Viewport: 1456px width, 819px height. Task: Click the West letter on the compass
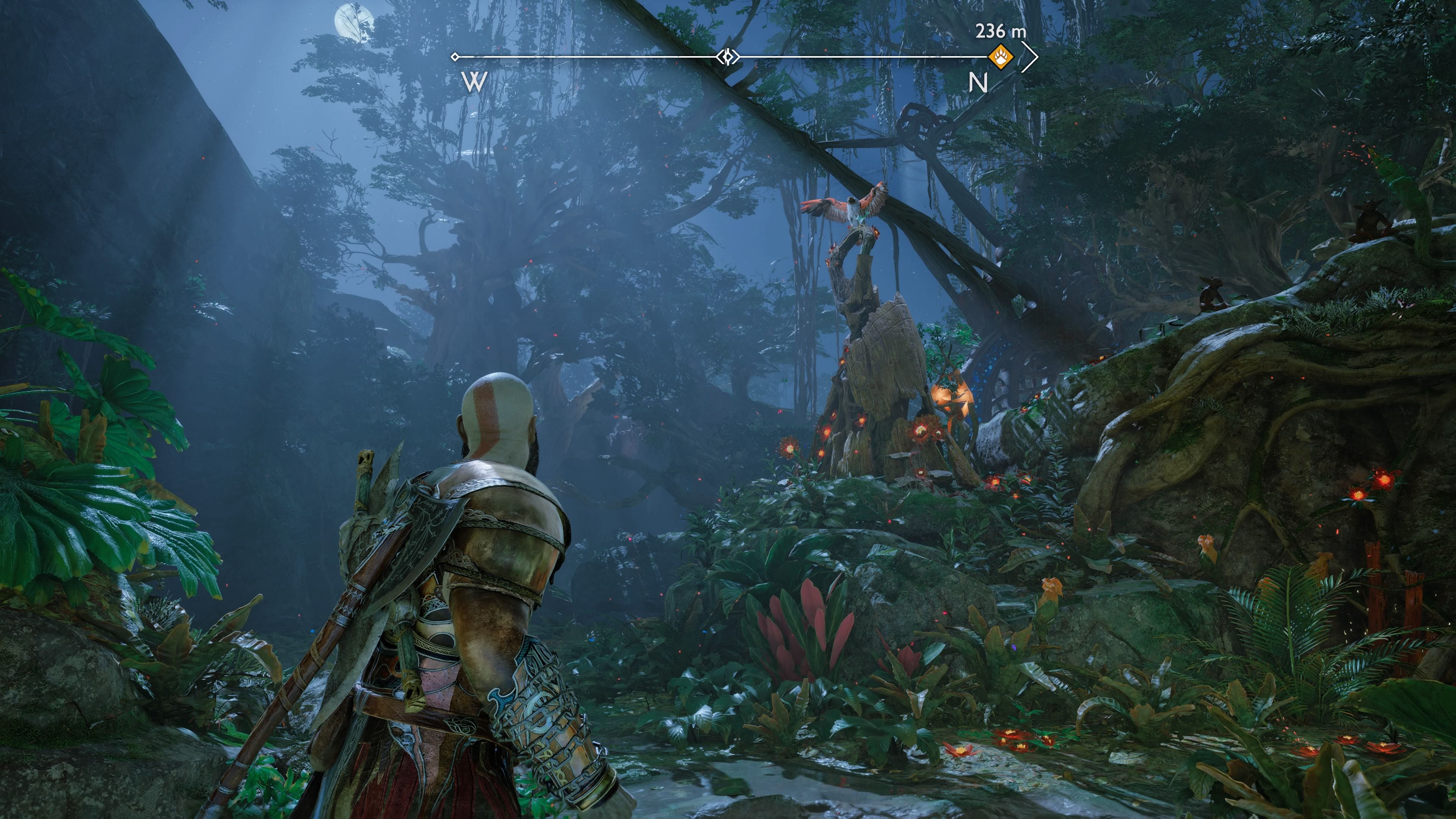point(474,83)
